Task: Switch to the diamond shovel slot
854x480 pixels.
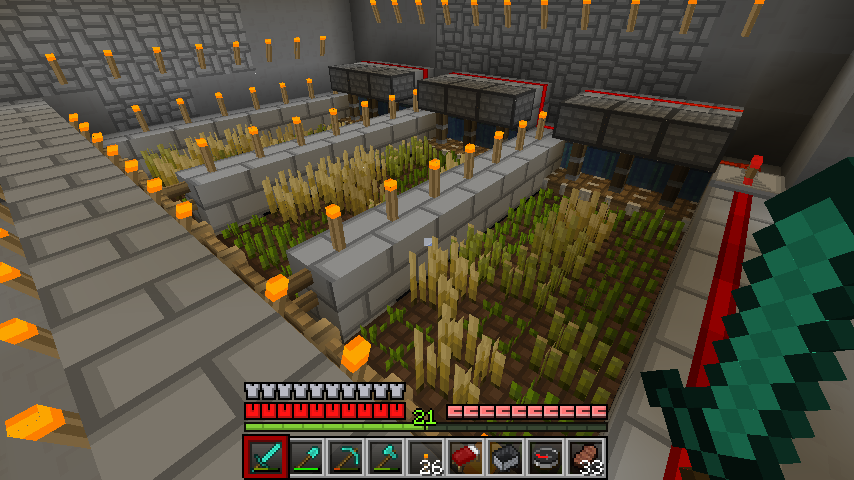Action: point(305,457)
